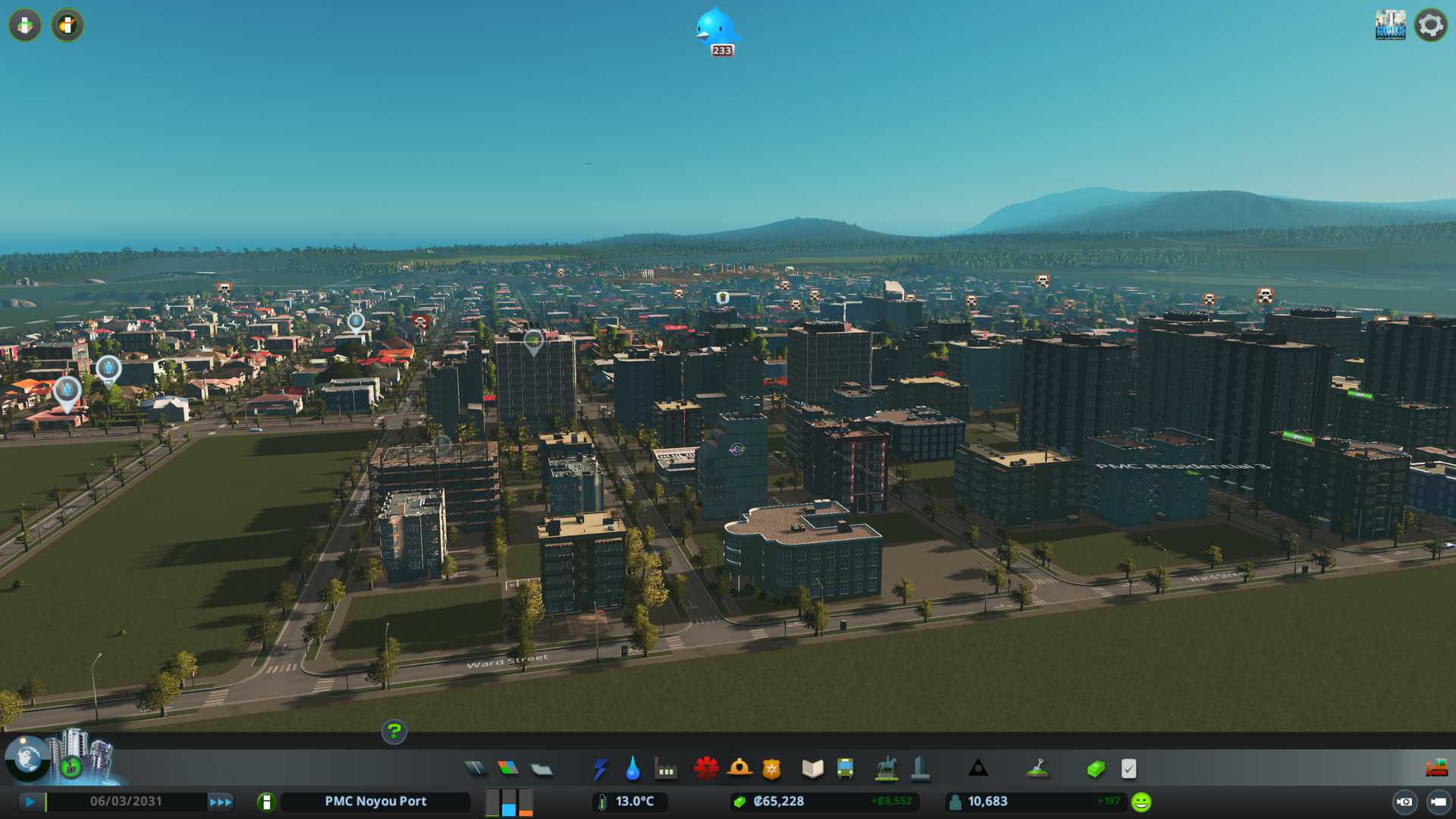Open the Parks statue menu
Viewport: 1456px width, 819px height.
point(886,769)
